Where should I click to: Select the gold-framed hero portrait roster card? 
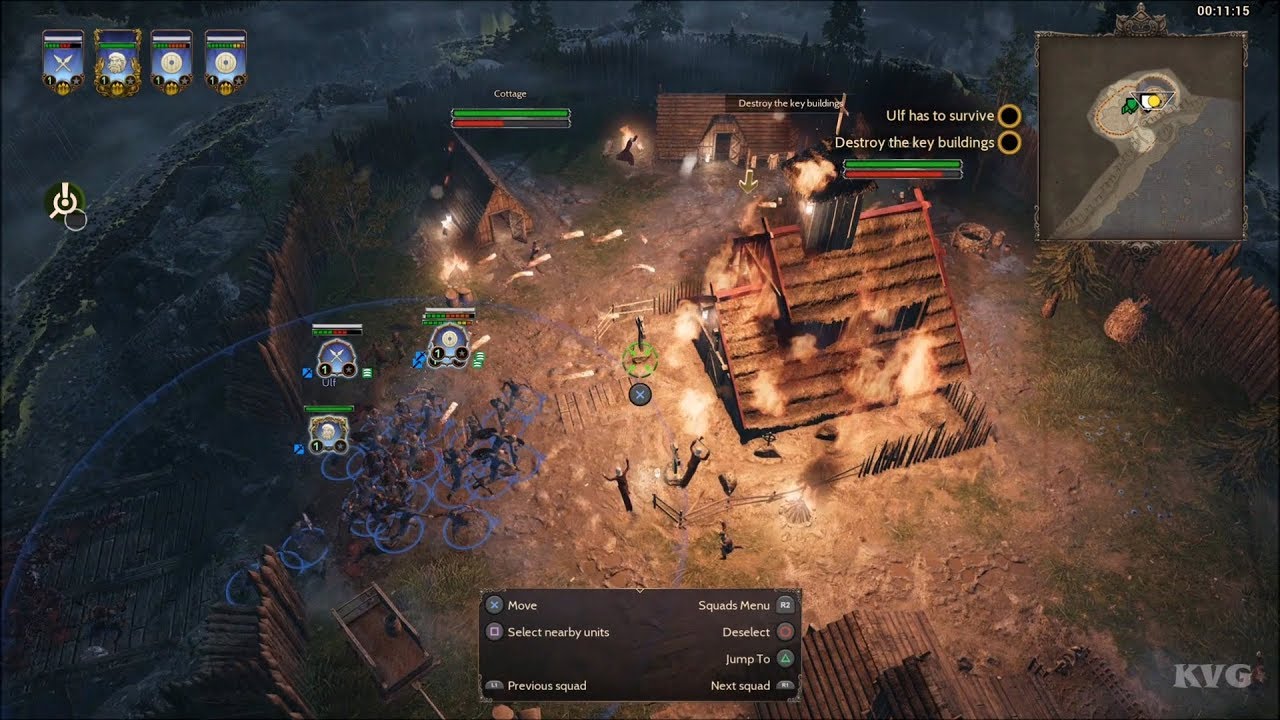point(117,63)
